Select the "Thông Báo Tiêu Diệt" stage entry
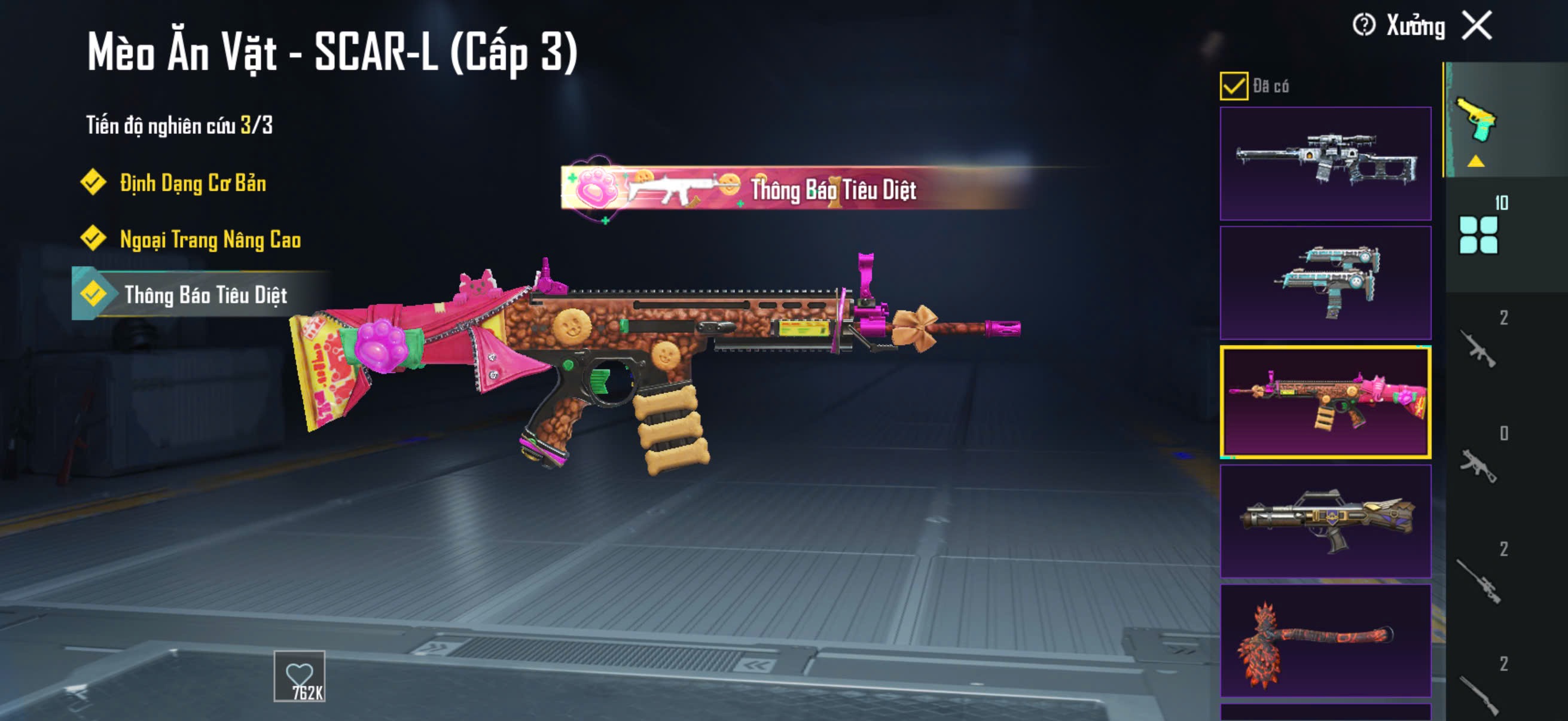 205,295
